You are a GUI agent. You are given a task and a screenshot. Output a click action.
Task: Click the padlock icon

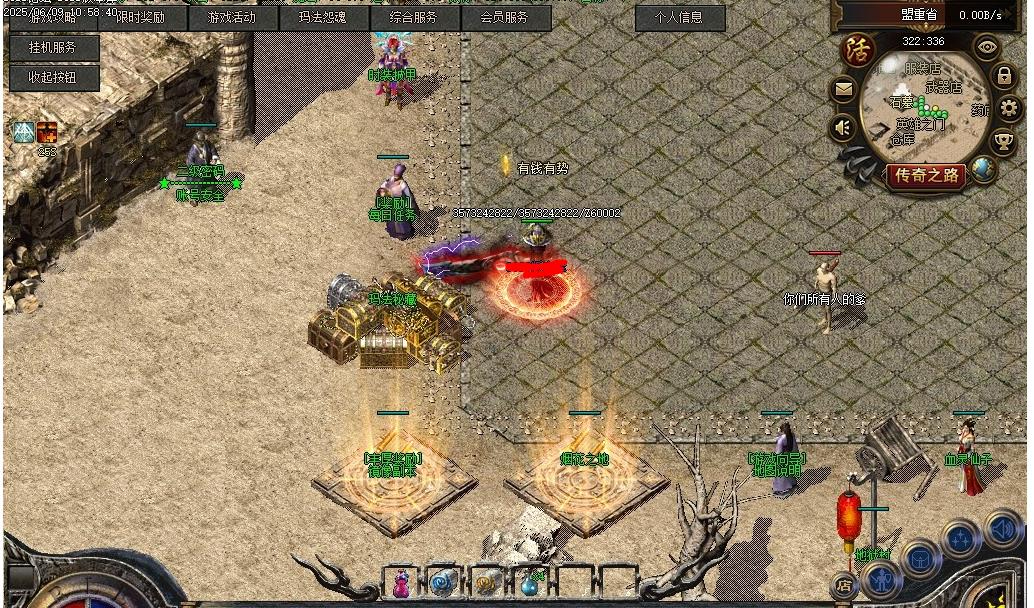click(1003, 76)
